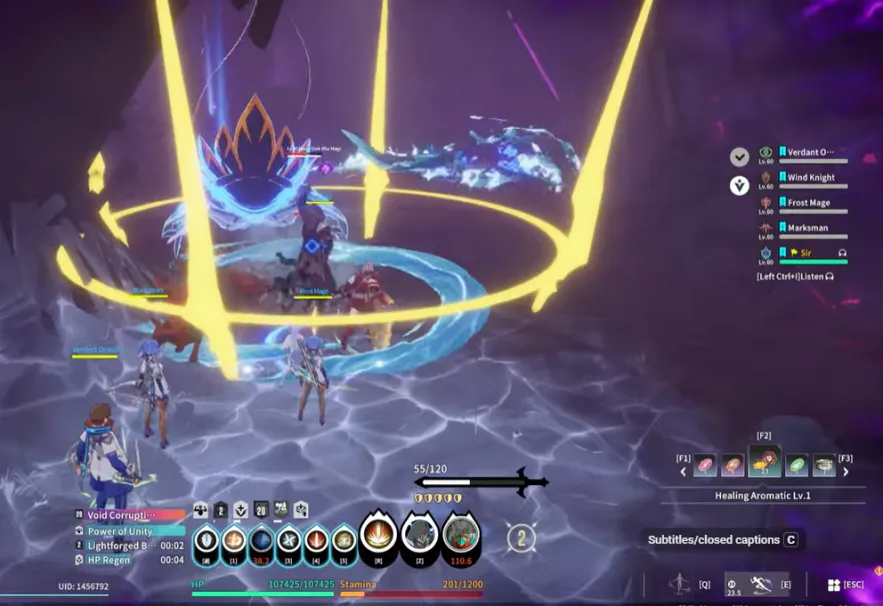Choose the green candy consumable slot

point(796,465)
